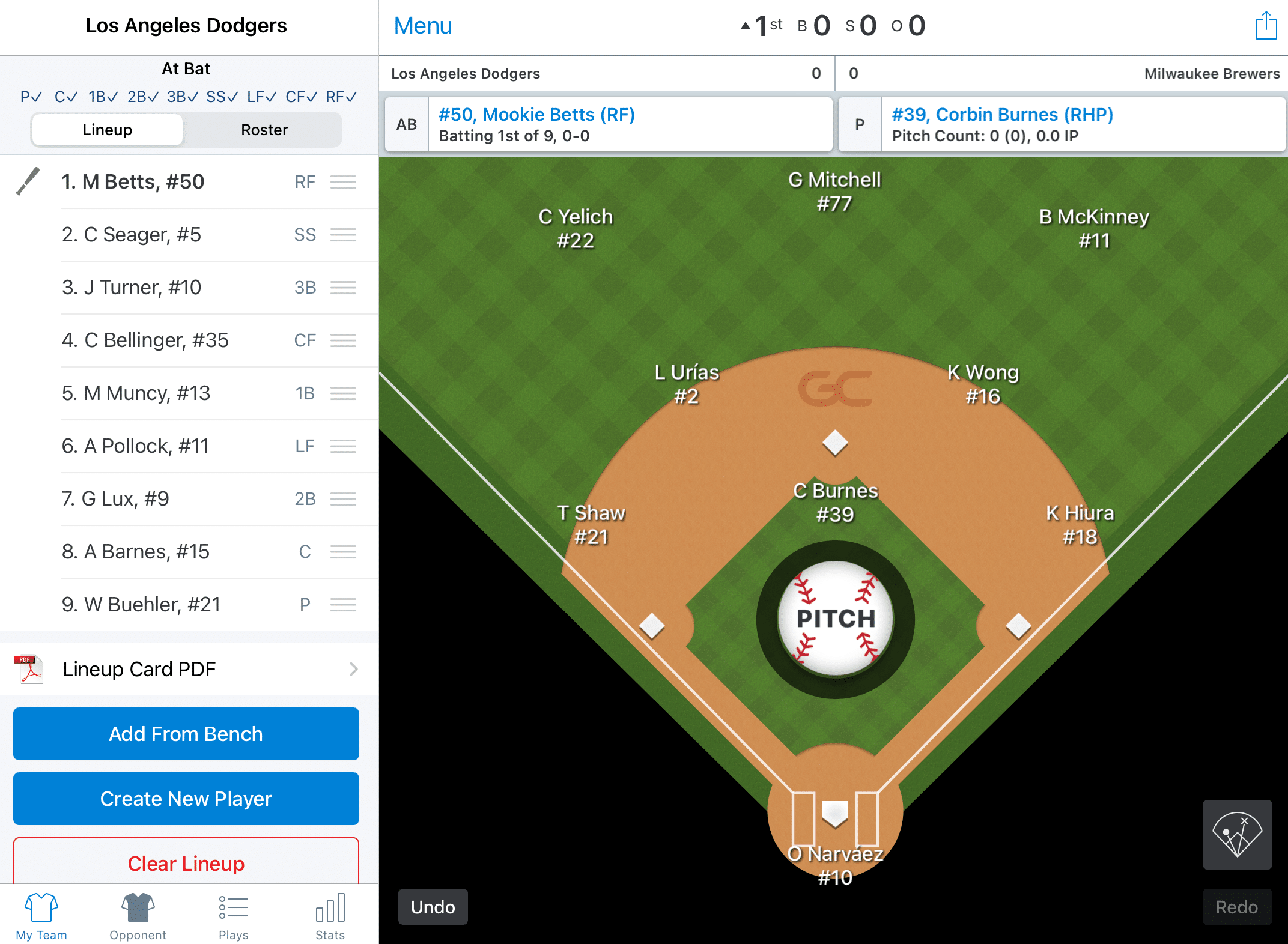Grab the drag handle next to C Seager
1288x944 pixels.
(x=343, y=235)
